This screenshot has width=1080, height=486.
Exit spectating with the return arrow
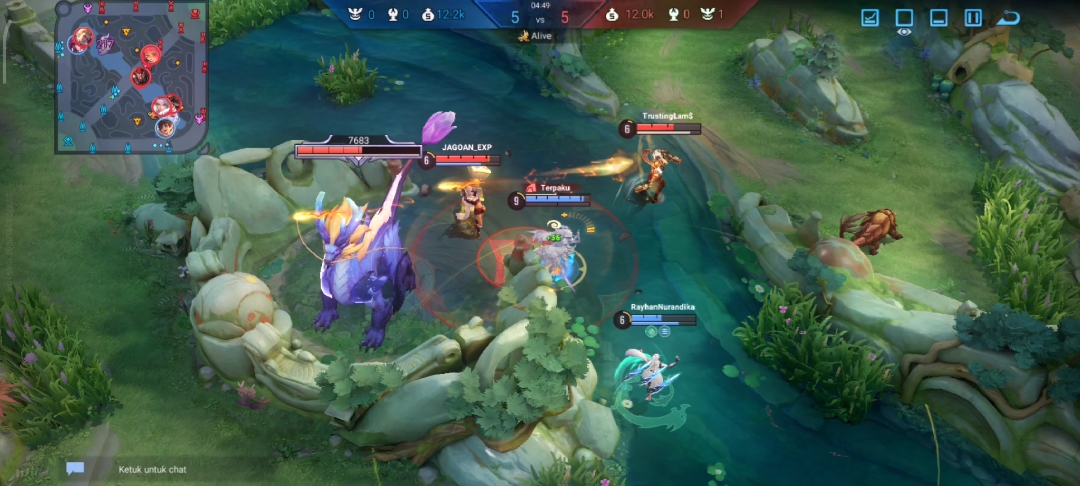pyautogui.click(x=1008, y=18)
